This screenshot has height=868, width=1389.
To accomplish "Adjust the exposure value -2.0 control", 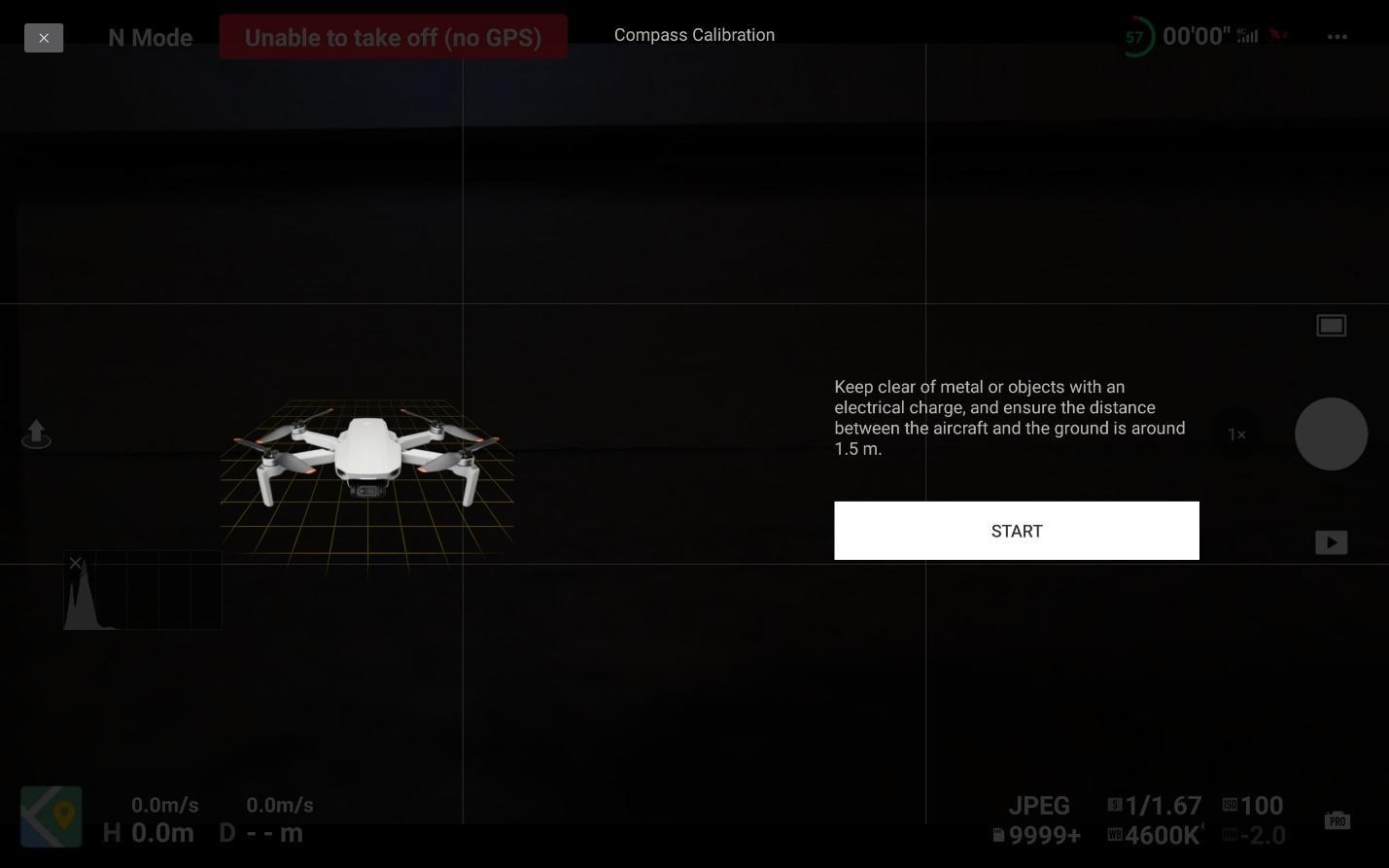I will tap(1255, 835).
